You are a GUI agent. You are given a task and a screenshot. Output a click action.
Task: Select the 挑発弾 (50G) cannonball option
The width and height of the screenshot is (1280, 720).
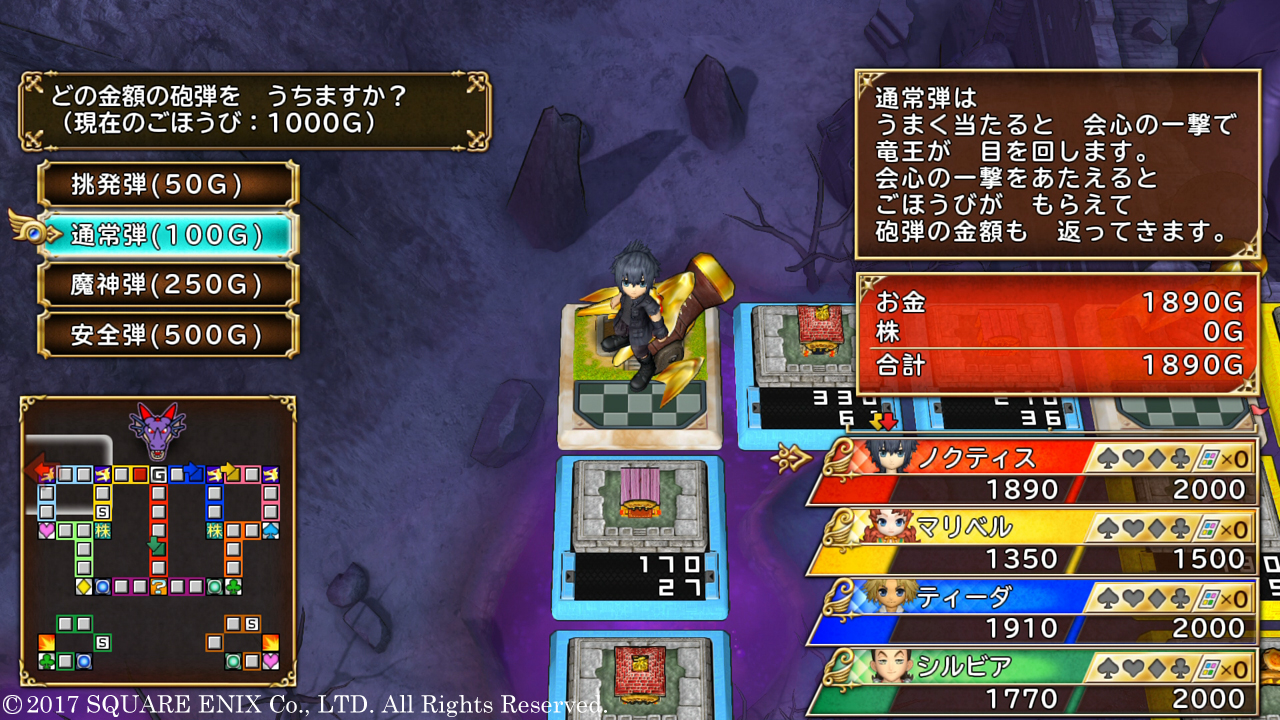[x=168, y=185]
